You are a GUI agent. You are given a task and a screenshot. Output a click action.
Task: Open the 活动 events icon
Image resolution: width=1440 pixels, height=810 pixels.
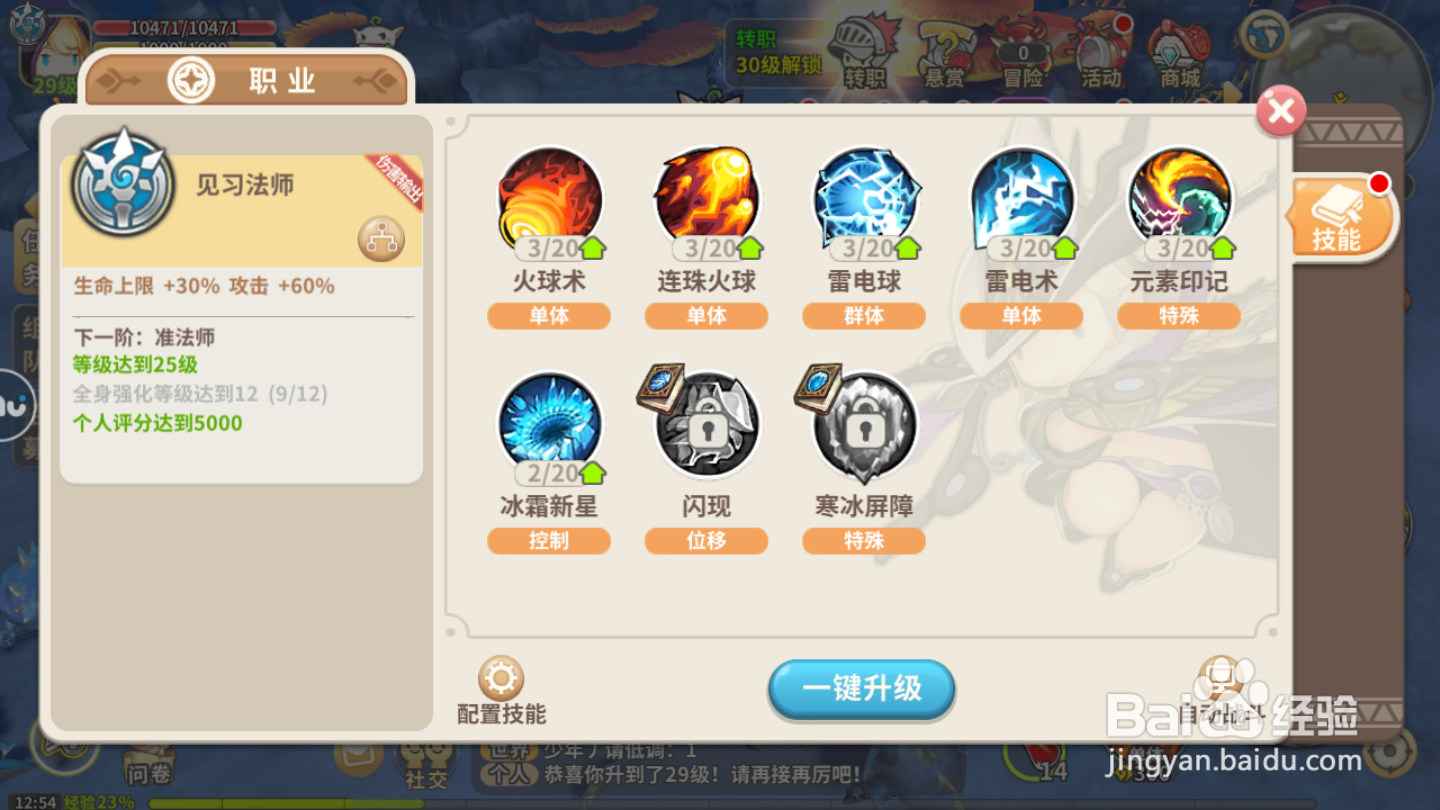click(1101, 50)
